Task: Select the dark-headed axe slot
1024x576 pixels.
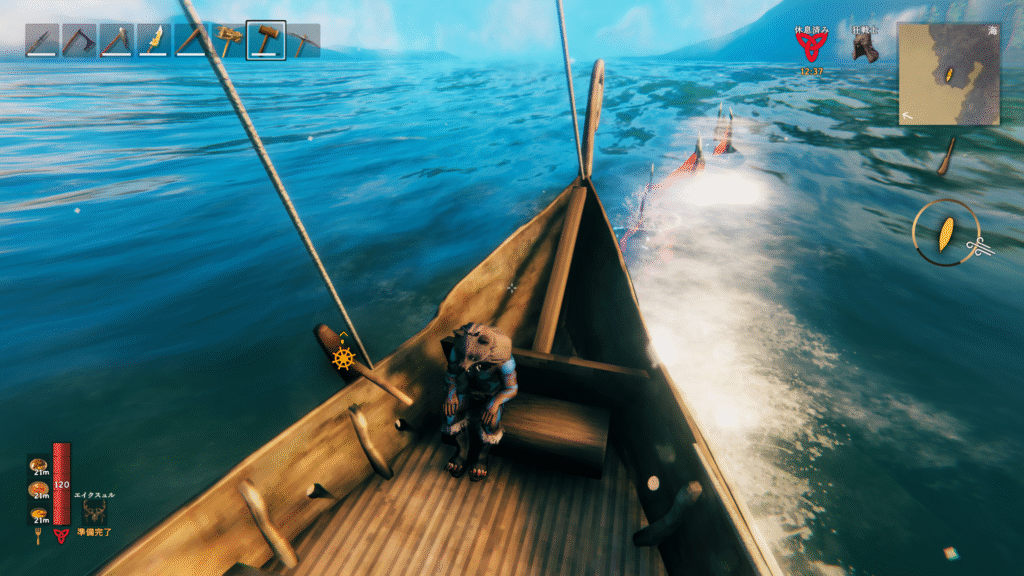Action: coord(80,41)
